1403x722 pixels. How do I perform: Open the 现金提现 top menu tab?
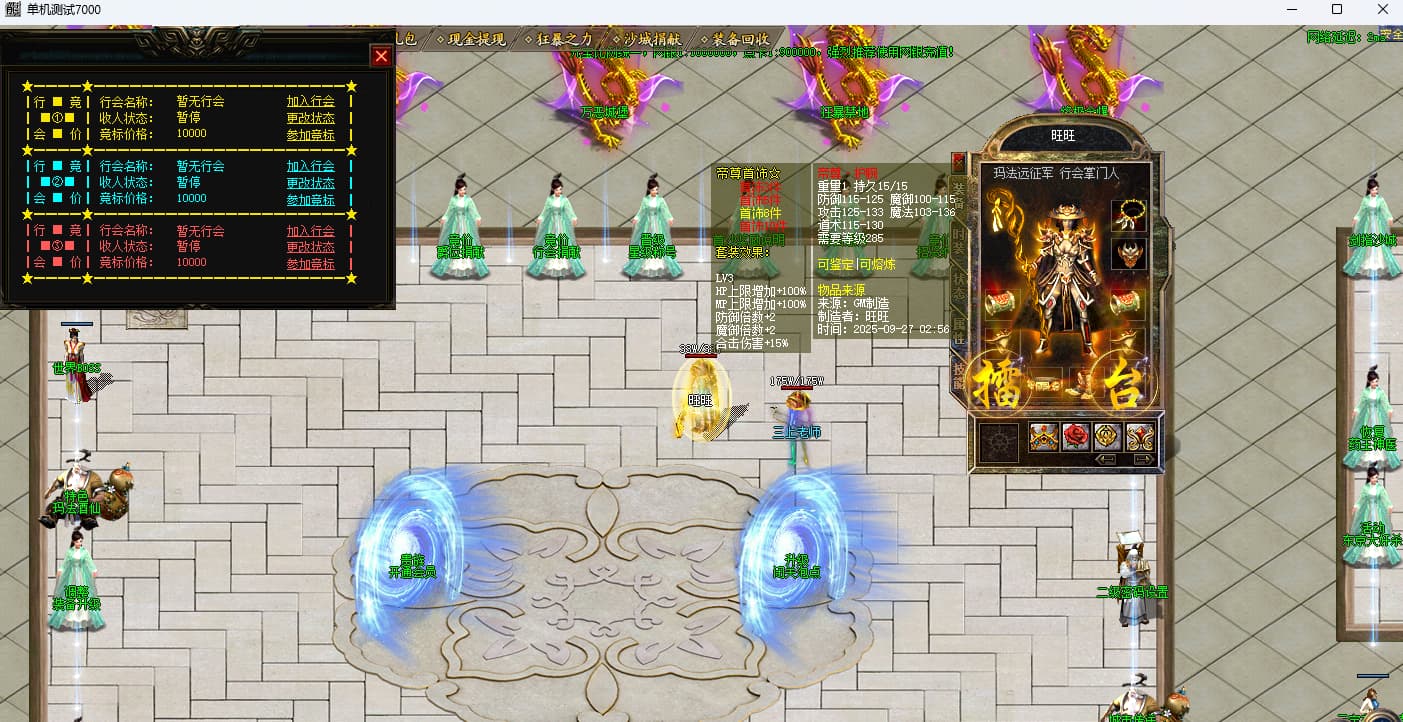pos(473,39)
